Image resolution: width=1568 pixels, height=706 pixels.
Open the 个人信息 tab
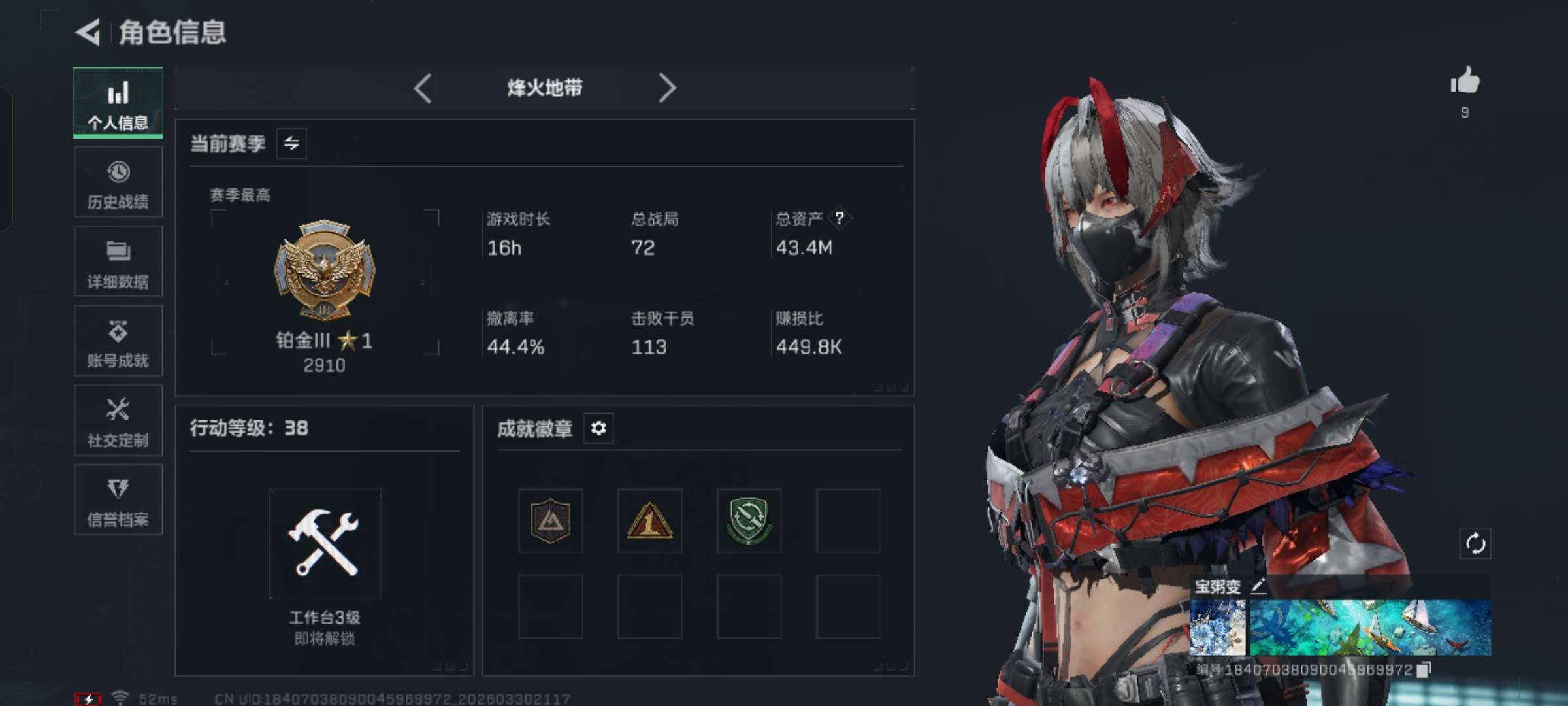click(x=118, y=103)
